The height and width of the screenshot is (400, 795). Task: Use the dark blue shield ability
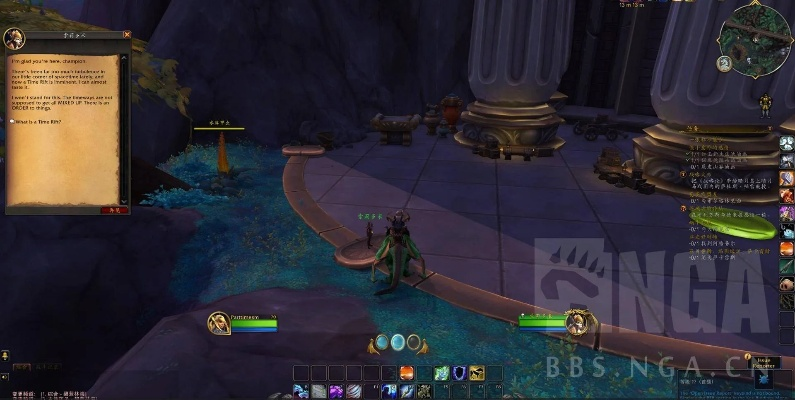pos(459,373)
